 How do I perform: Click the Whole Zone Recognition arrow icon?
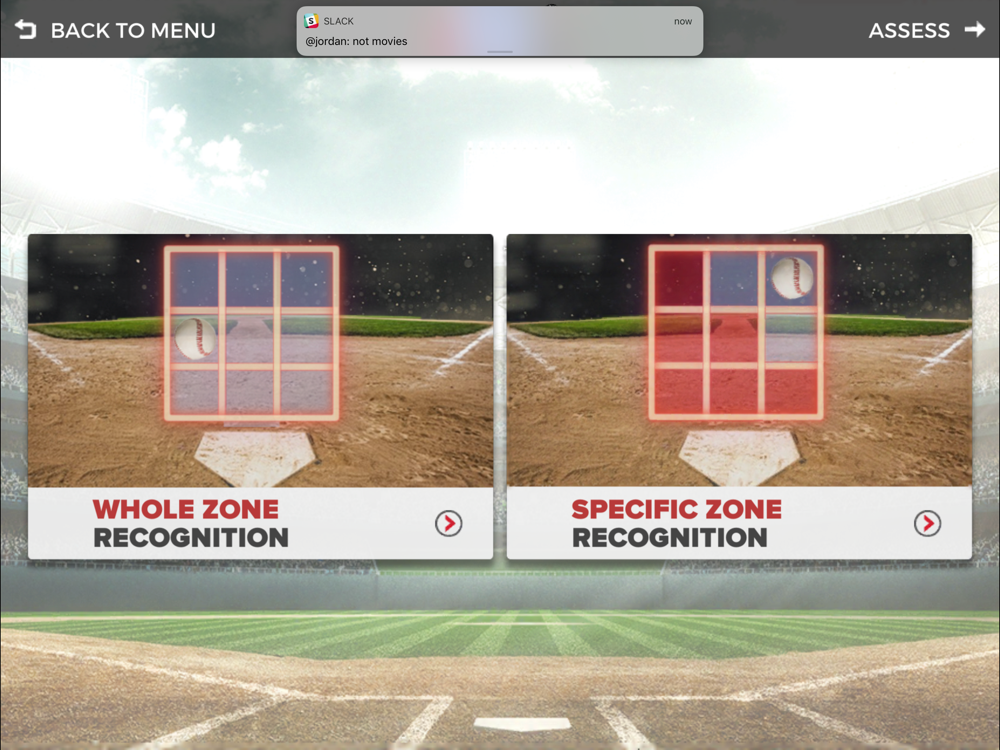[448, 523]
